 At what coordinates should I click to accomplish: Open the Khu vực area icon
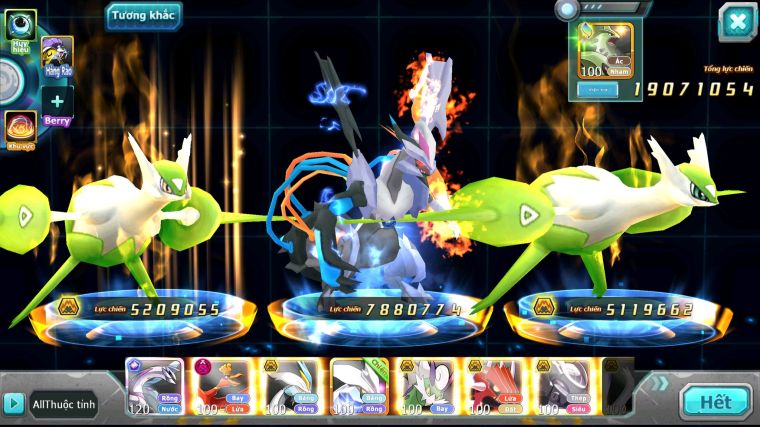20,129
